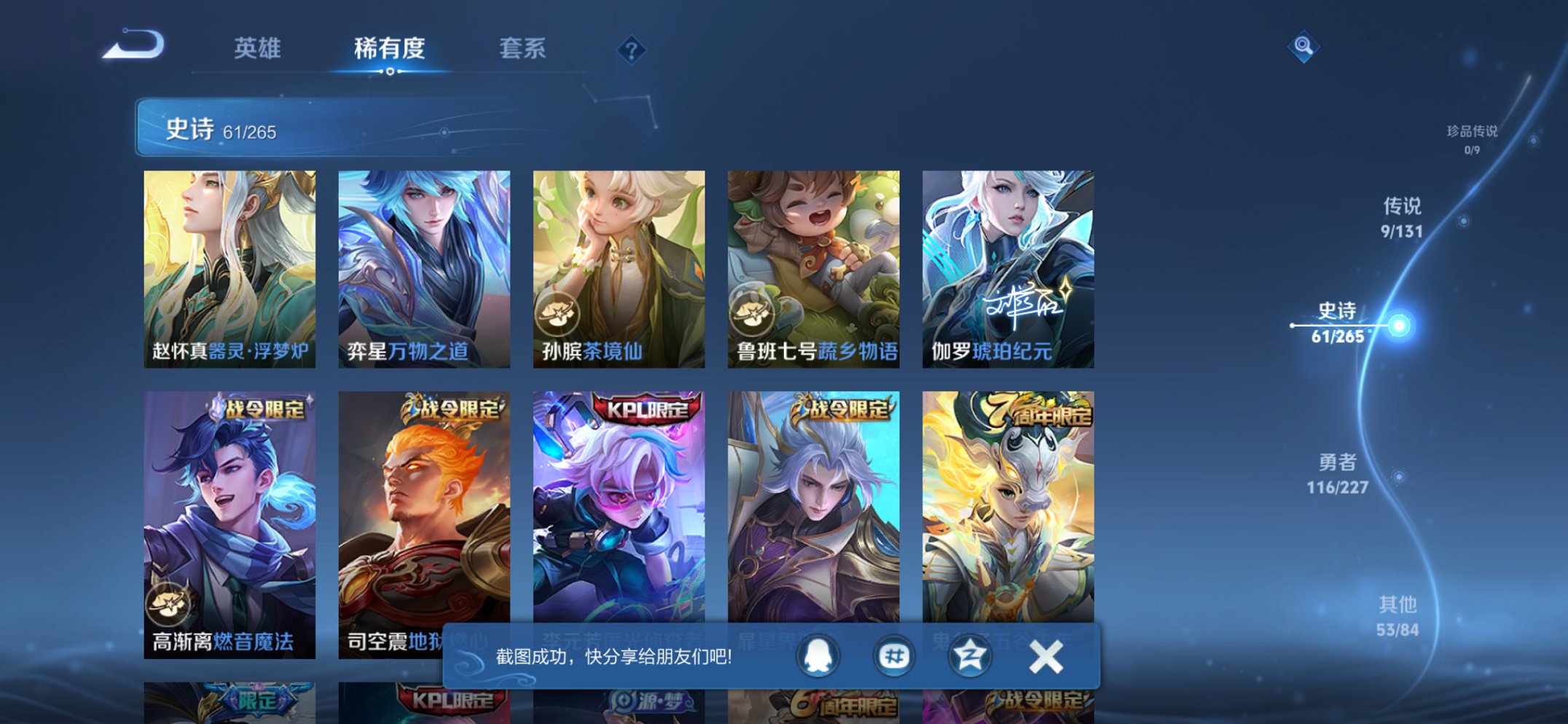Open the help question mark icon
1568x724 pixels.
coord(631,50)
